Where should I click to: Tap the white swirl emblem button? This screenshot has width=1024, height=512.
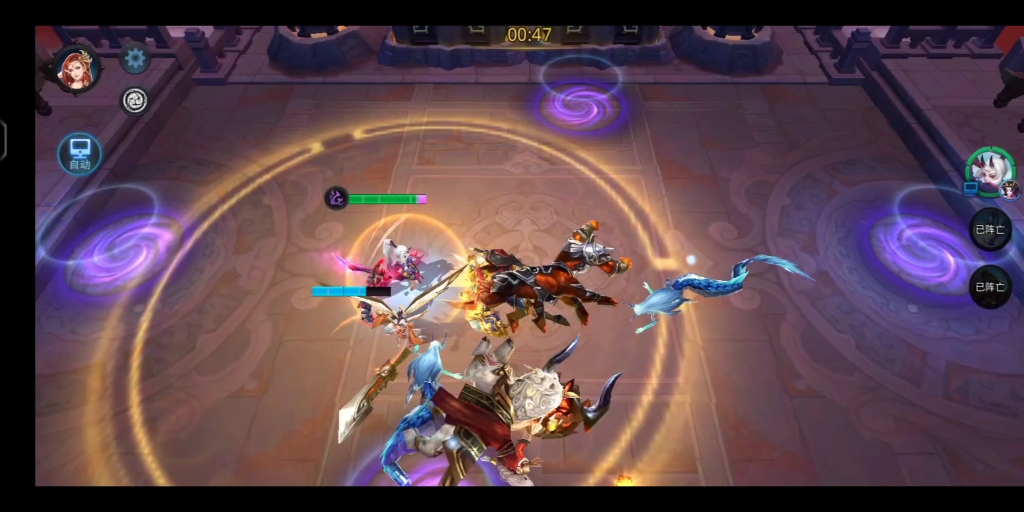pyautogui.click(x=134, y=100)
